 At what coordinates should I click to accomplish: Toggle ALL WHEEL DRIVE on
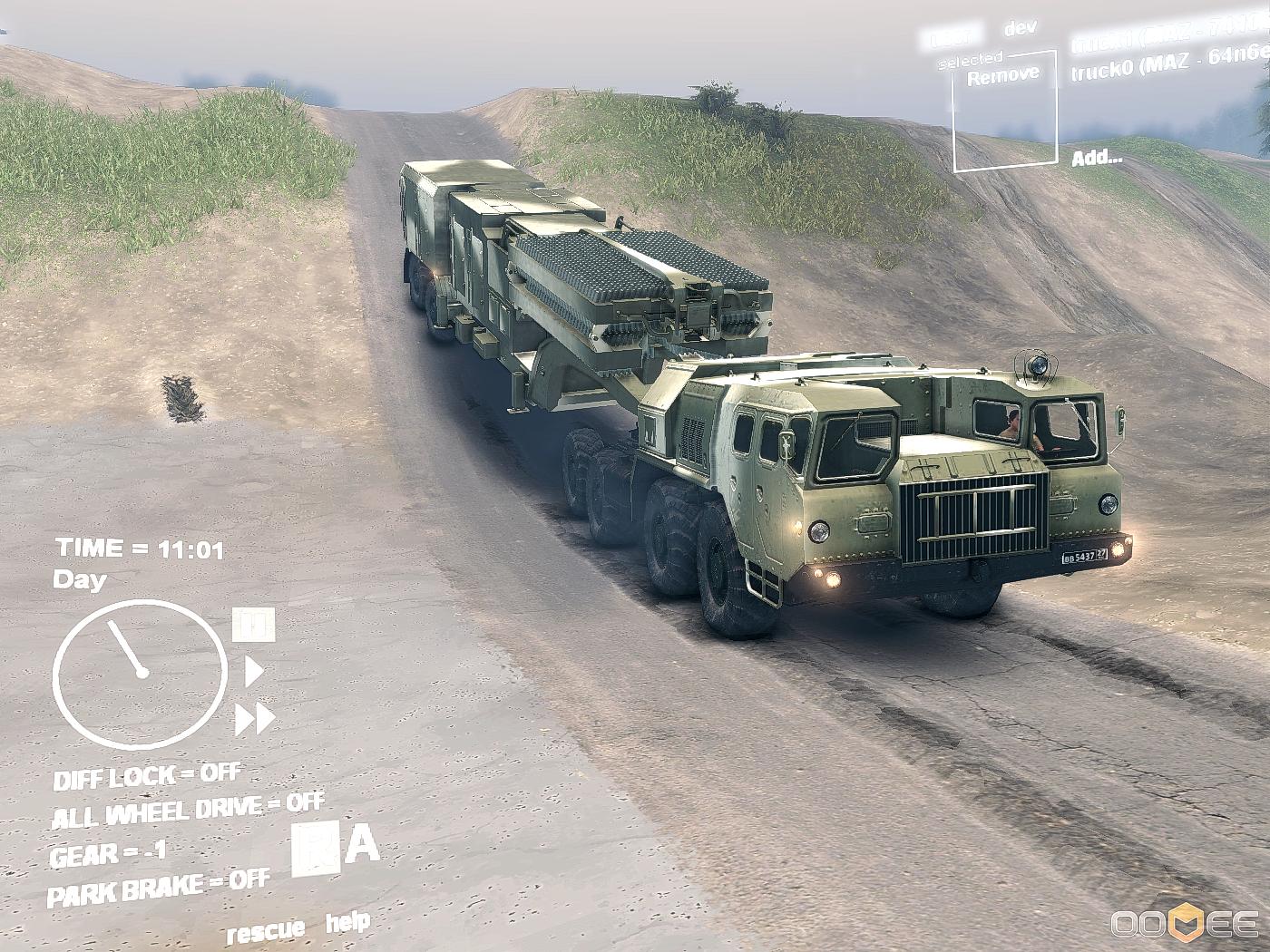187,810
